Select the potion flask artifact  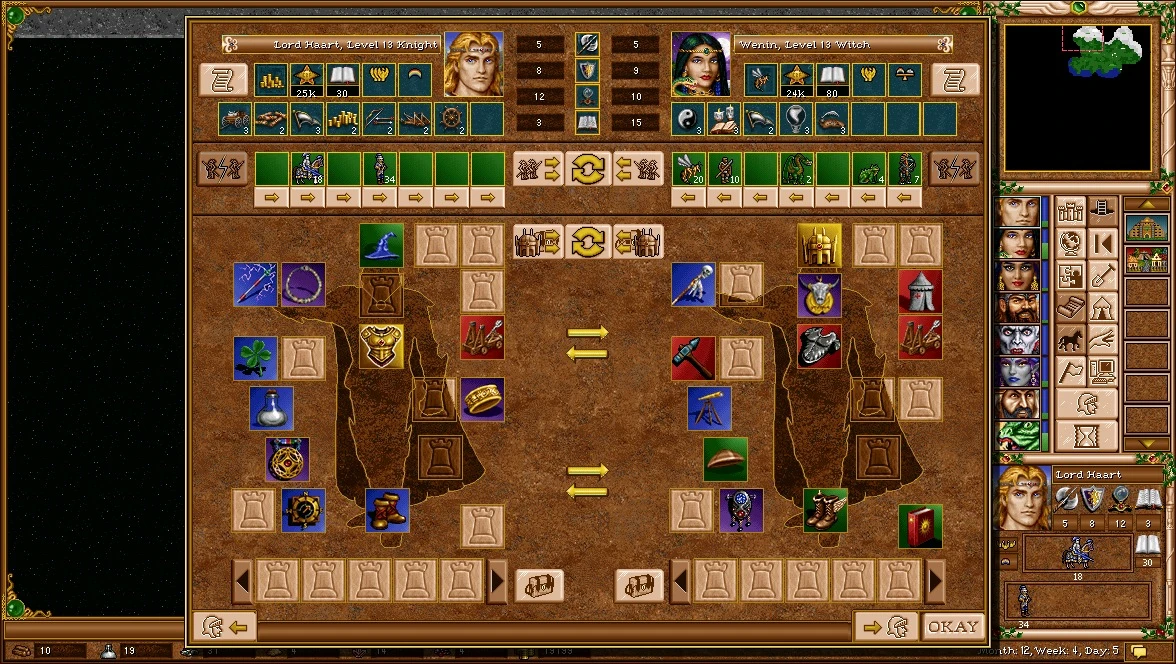[x=271, y=409]
